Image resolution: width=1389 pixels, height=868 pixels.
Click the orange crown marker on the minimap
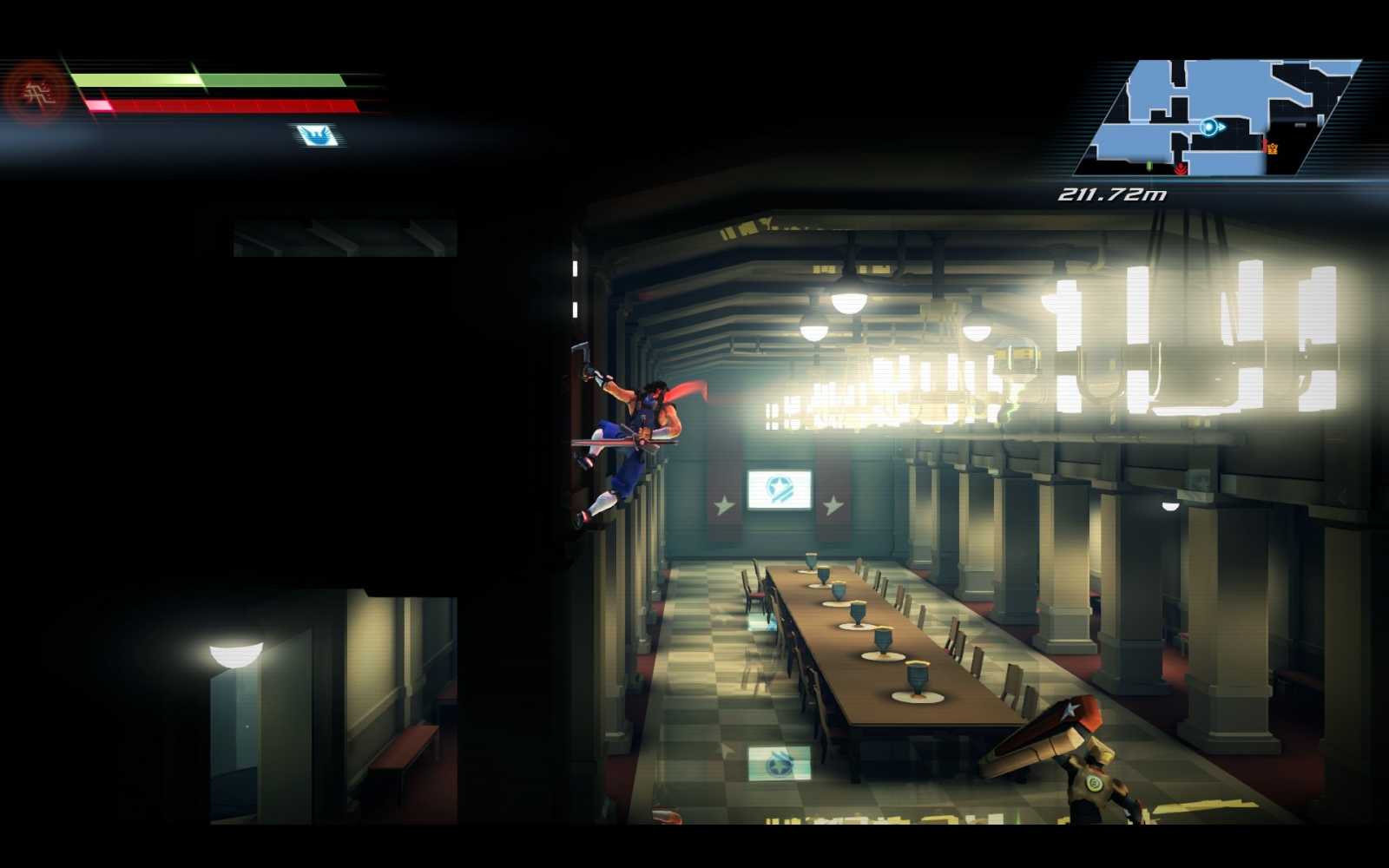(x=1273, y=148)
